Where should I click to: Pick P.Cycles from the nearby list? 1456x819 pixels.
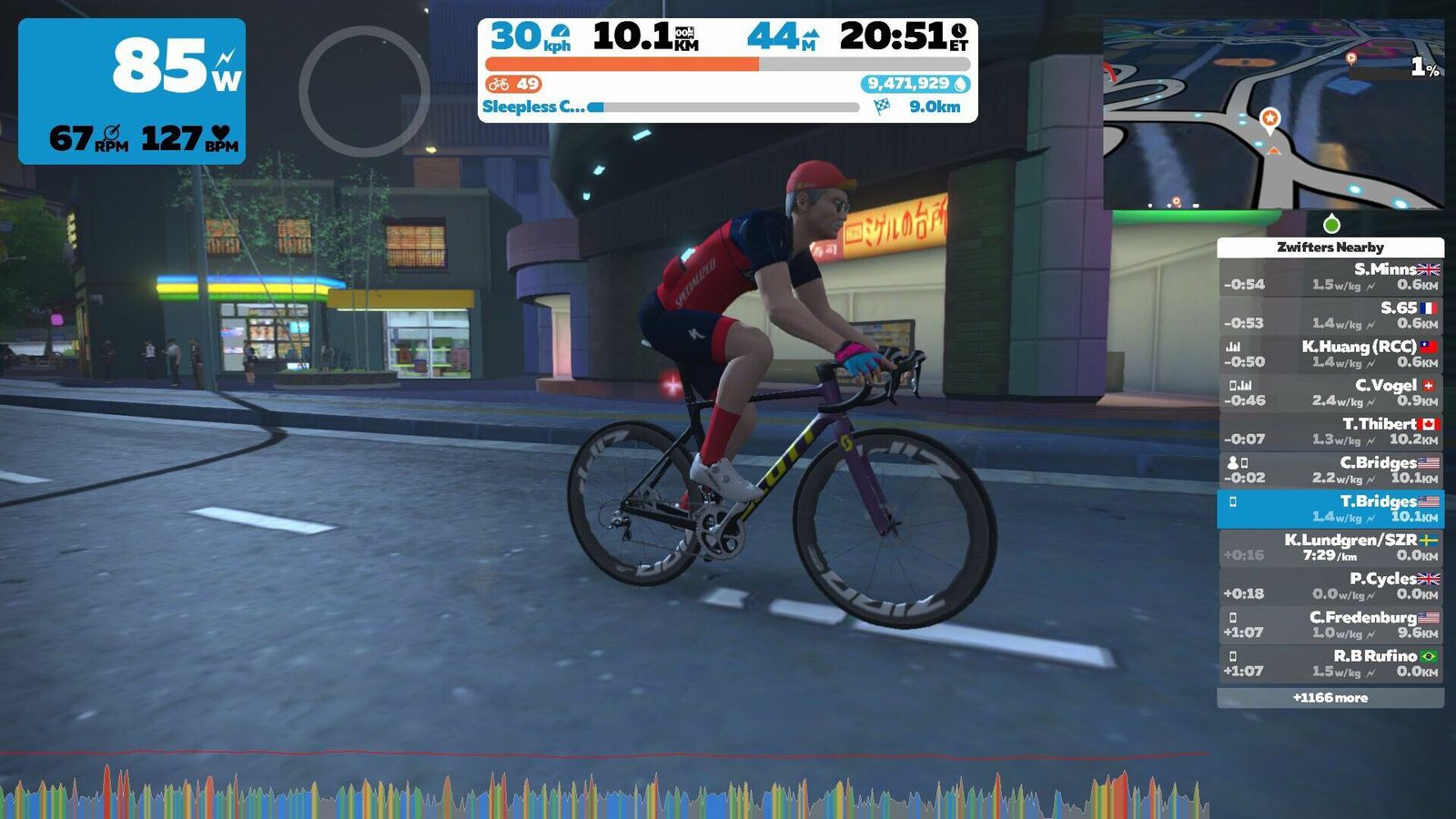[1330, 586]
